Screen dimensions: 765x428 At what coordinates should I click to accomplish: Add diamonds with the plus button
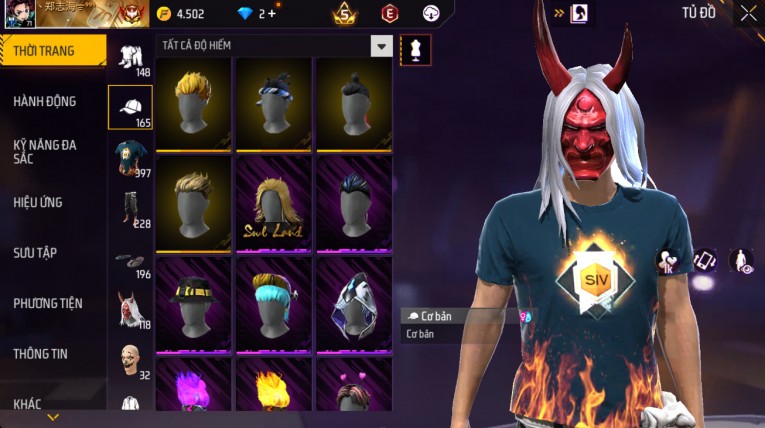pyautogui.click(x=272, y=14)
